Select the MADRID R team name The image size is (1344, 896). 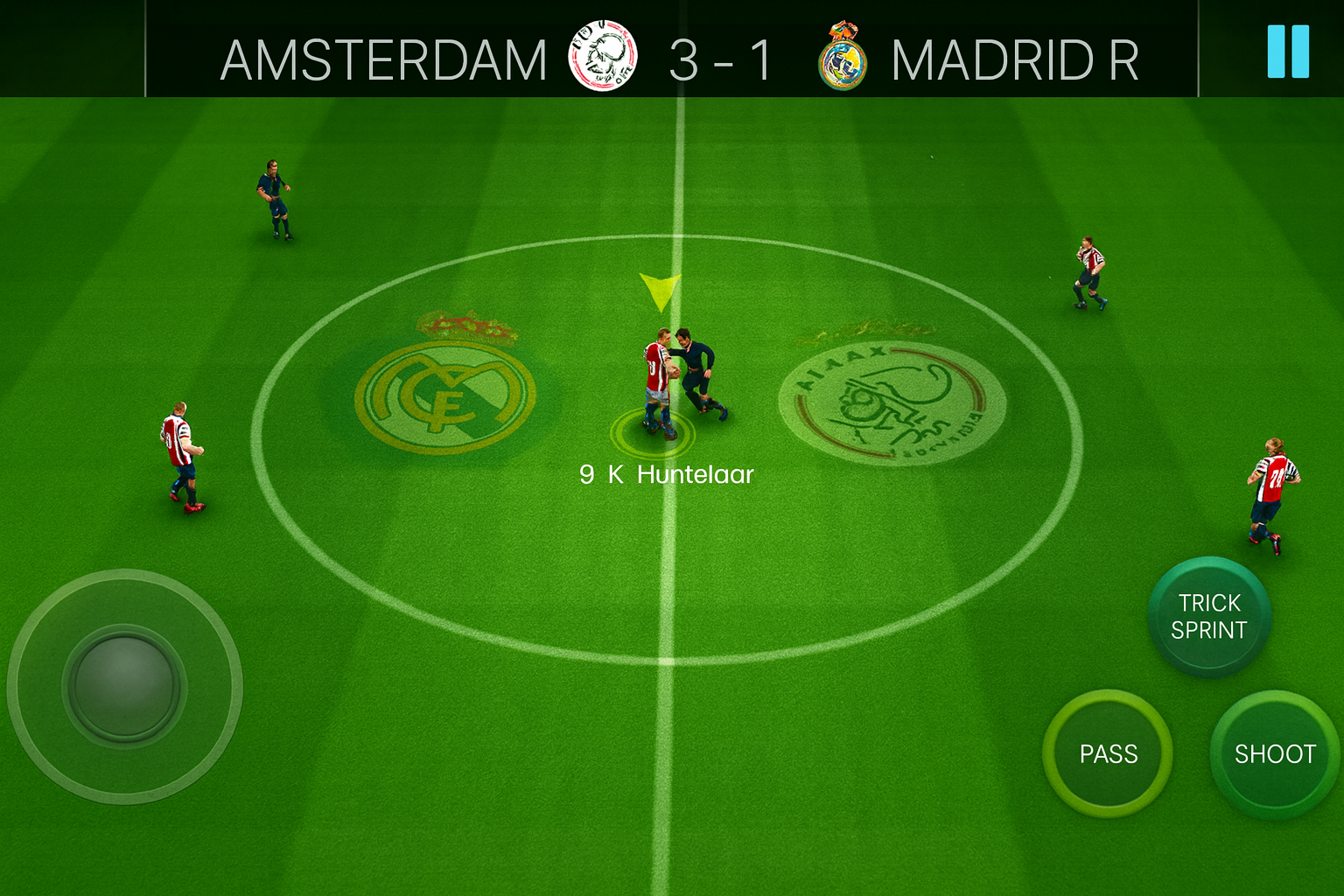click(1013, 59)
